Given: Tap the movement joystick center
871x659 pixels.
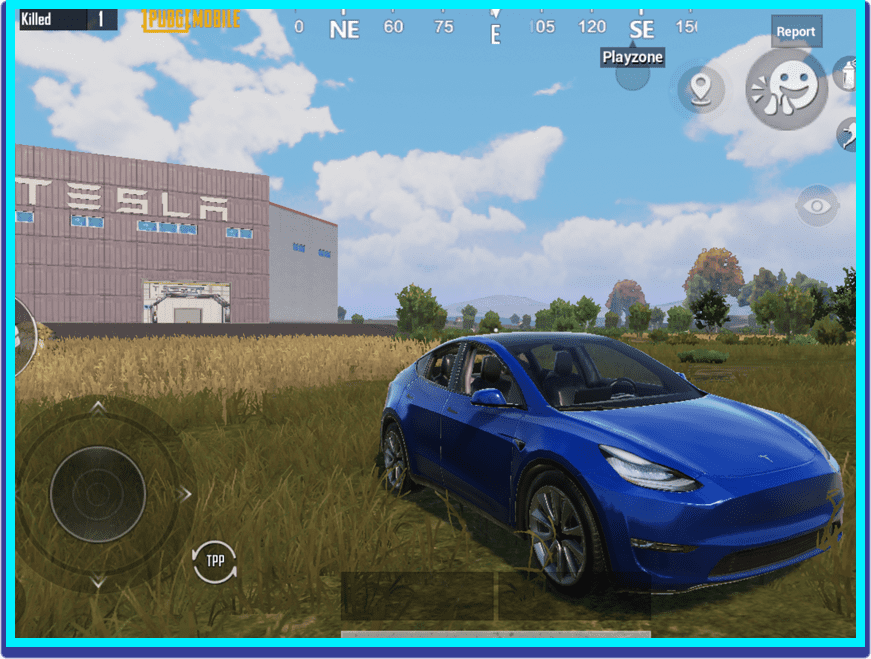Looking at the screenshot, I should click(98, 494).
